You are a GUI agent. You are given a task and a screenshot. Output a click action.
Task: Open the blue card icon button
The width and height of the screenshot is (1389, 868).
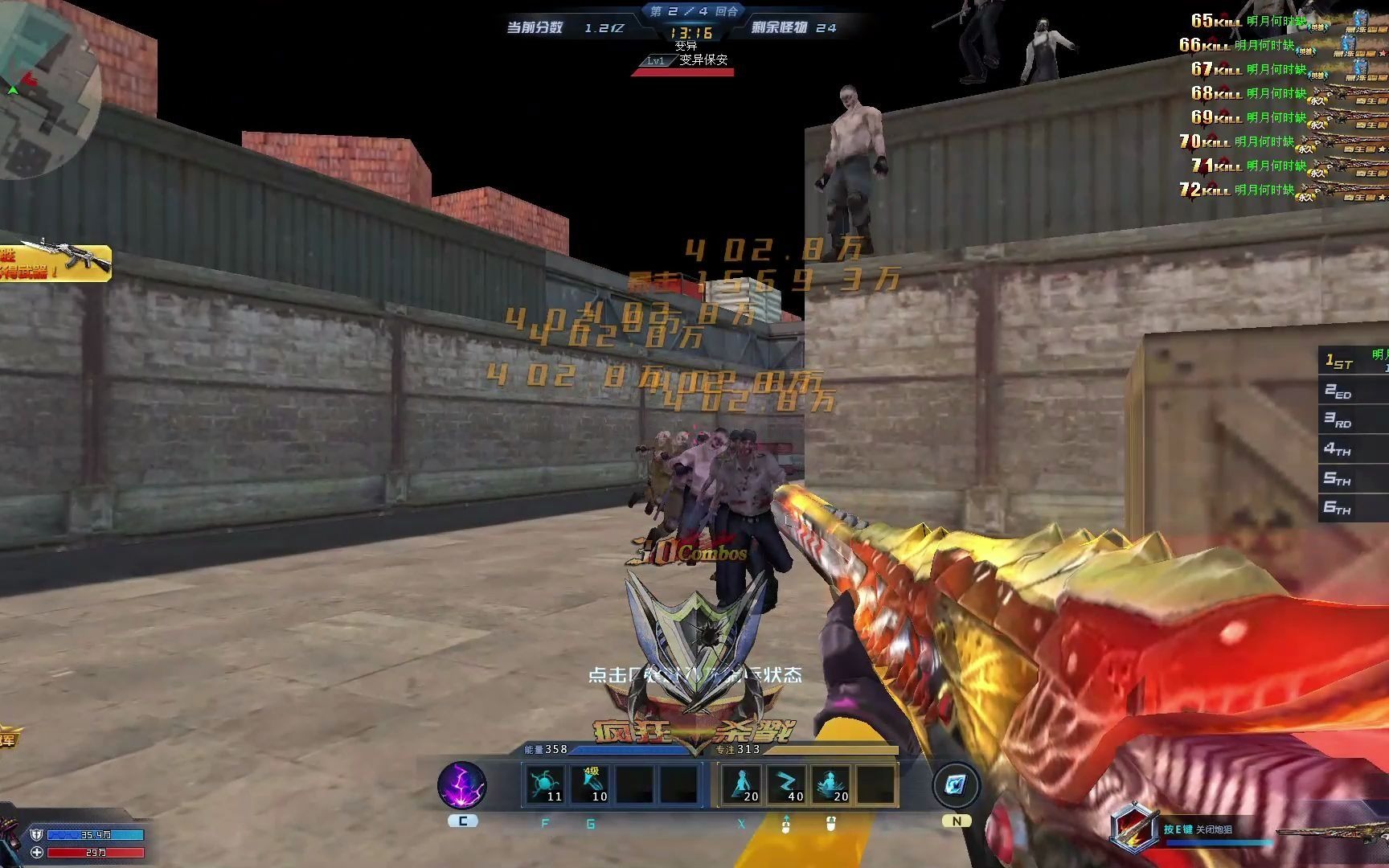(956, 785)
